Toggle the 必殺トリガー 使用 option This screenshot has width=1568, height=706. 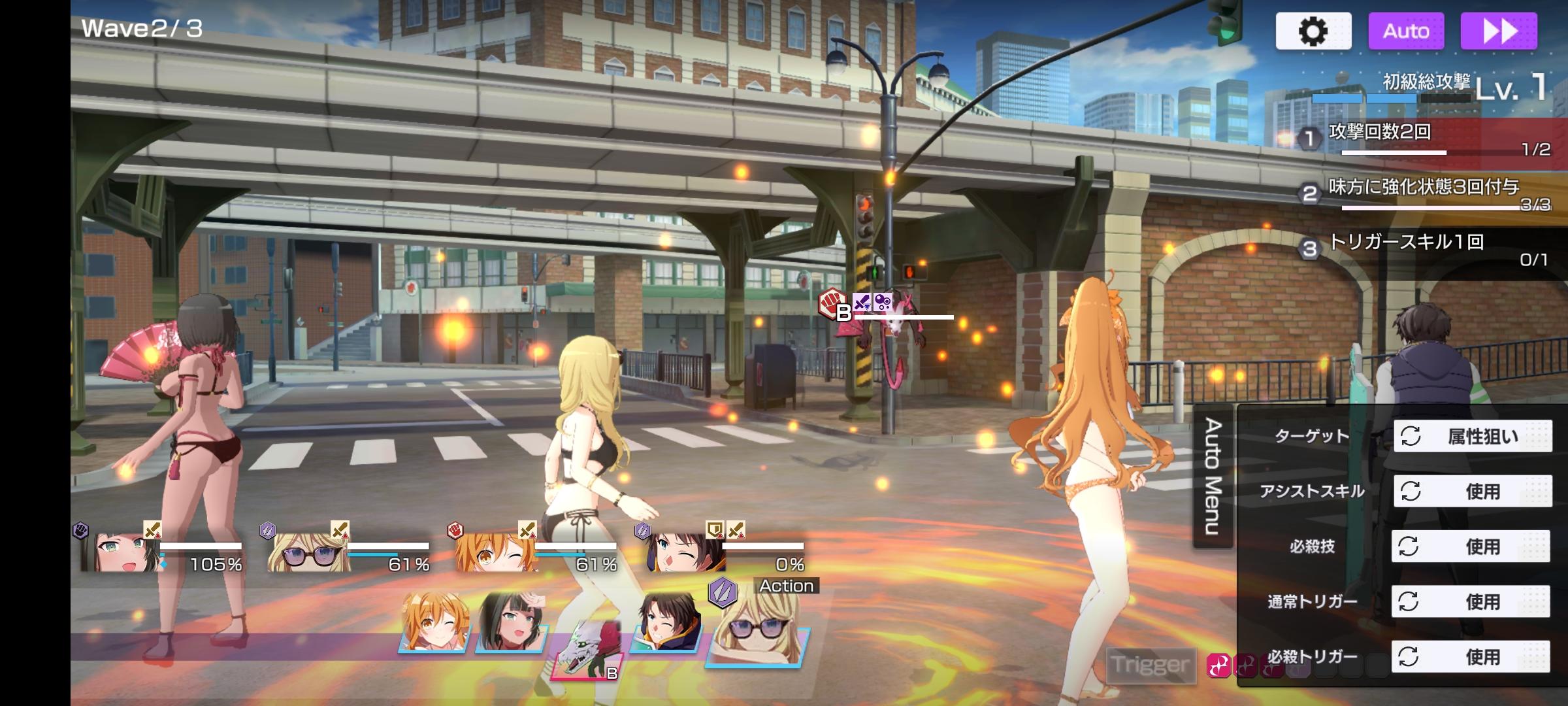(x=1471, y=656)
